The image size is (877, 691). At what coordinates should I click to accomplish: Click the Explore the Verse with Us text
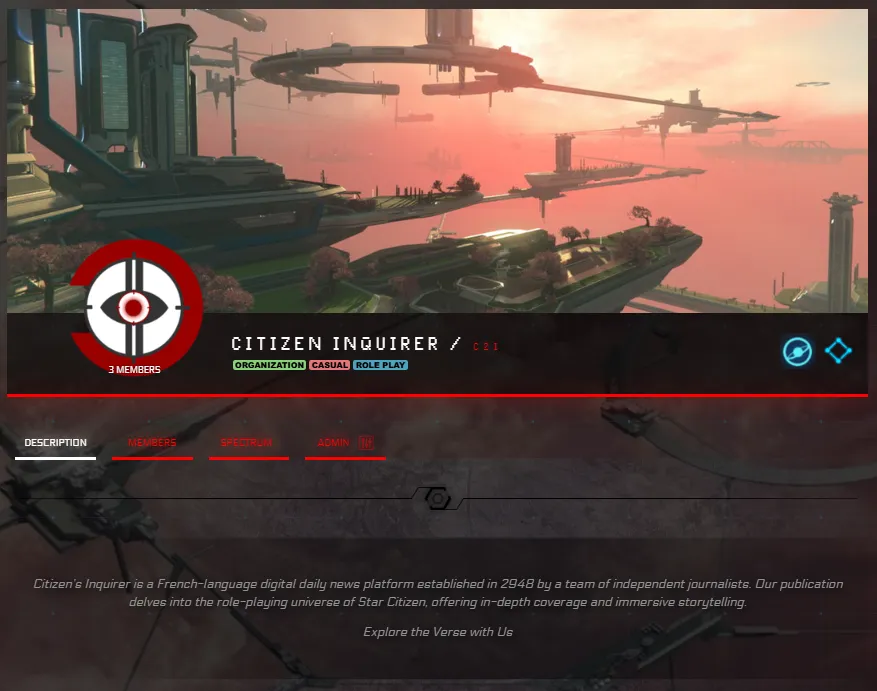click(x=438, y=632)
